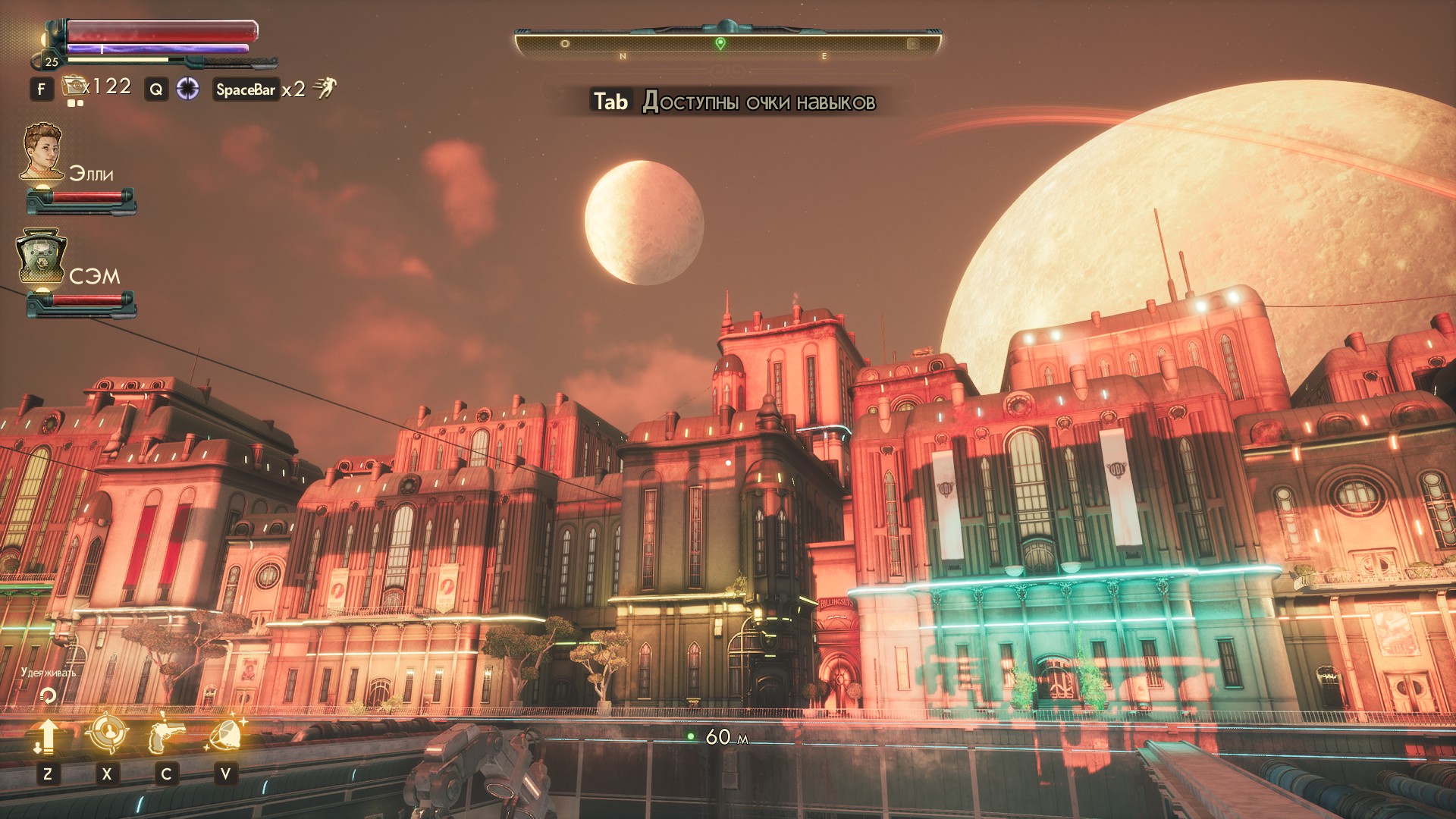Viewport: 1456px width, 819px height.
Task: Activate the companion attack target command
Action: pos(106,733)
